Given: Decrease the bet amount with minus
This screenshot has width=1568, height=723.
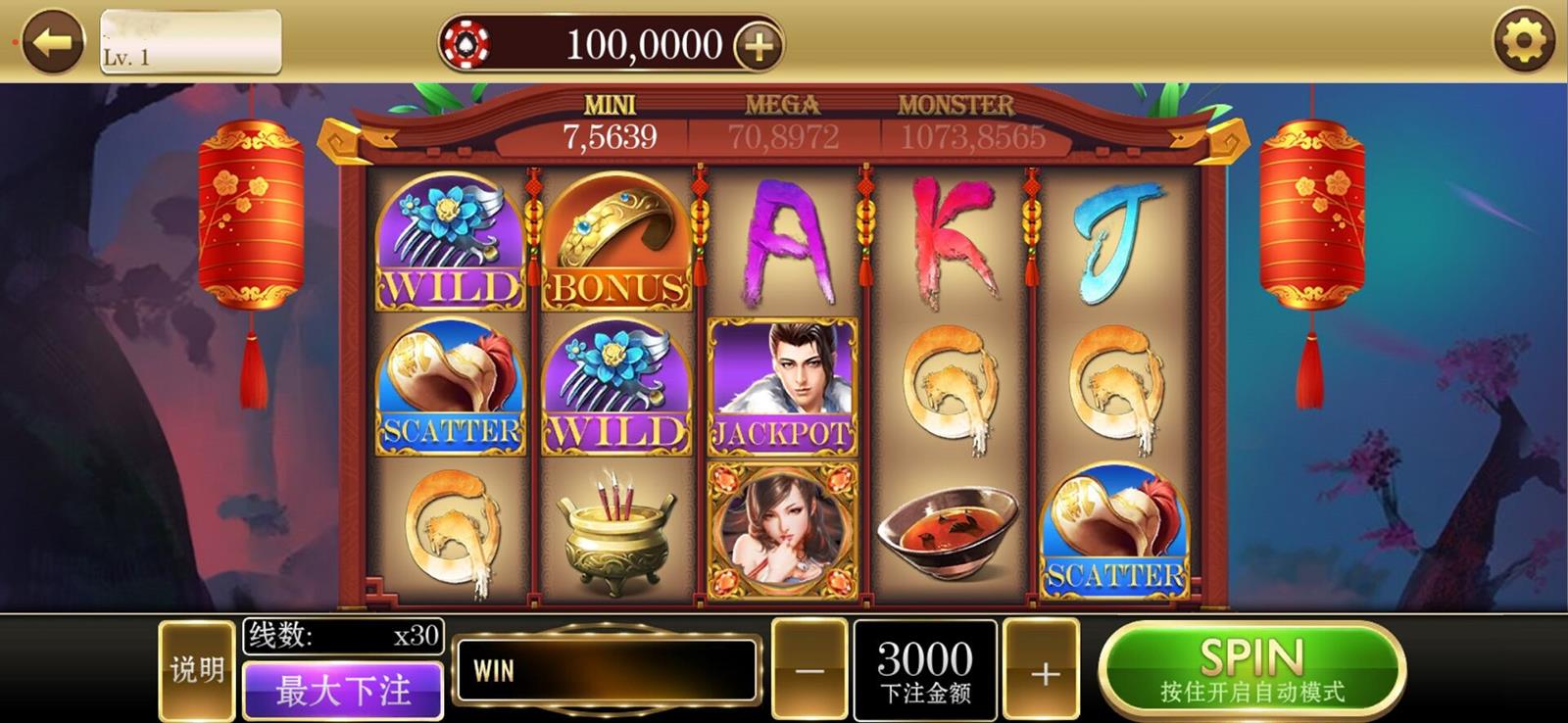Looking at the screenshot, I should click(x=809, y=671).
